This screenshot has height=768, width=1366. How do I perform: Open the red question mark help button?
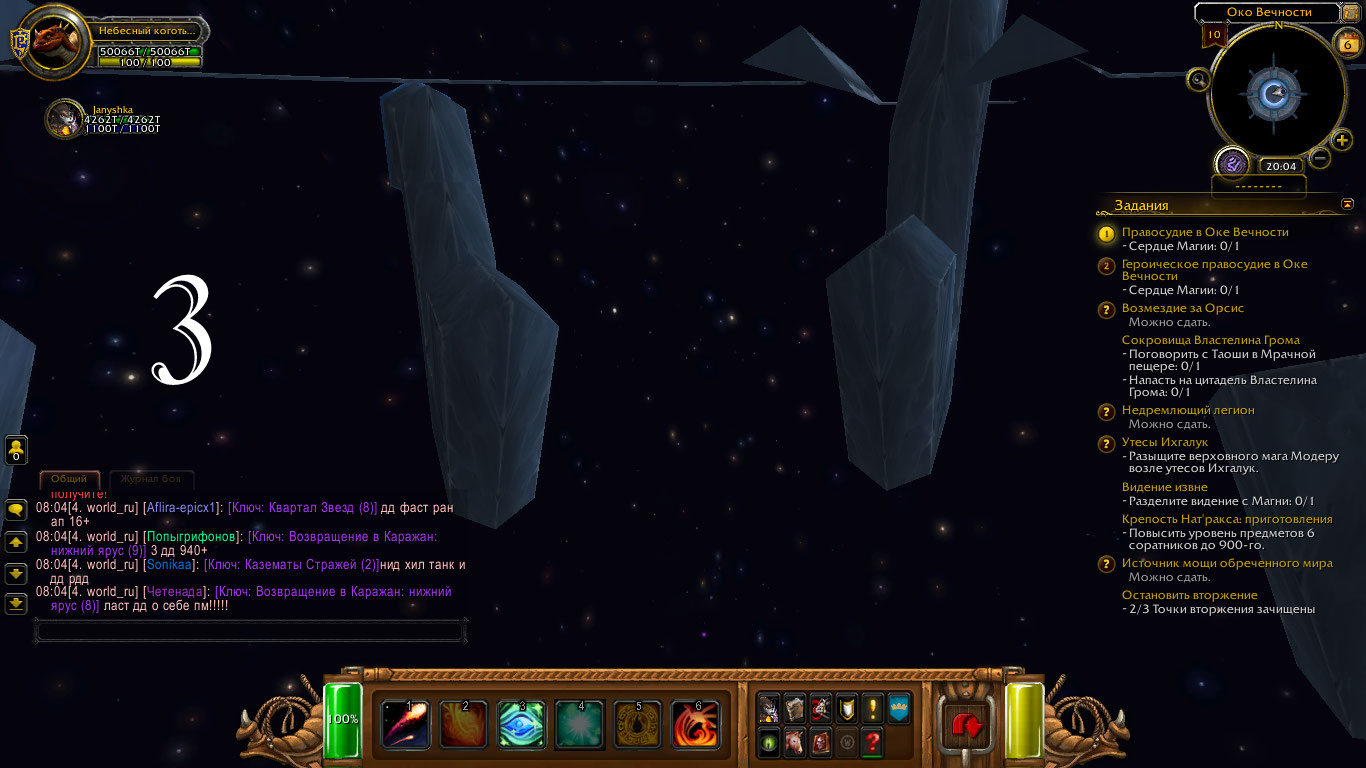pos(872,743)
